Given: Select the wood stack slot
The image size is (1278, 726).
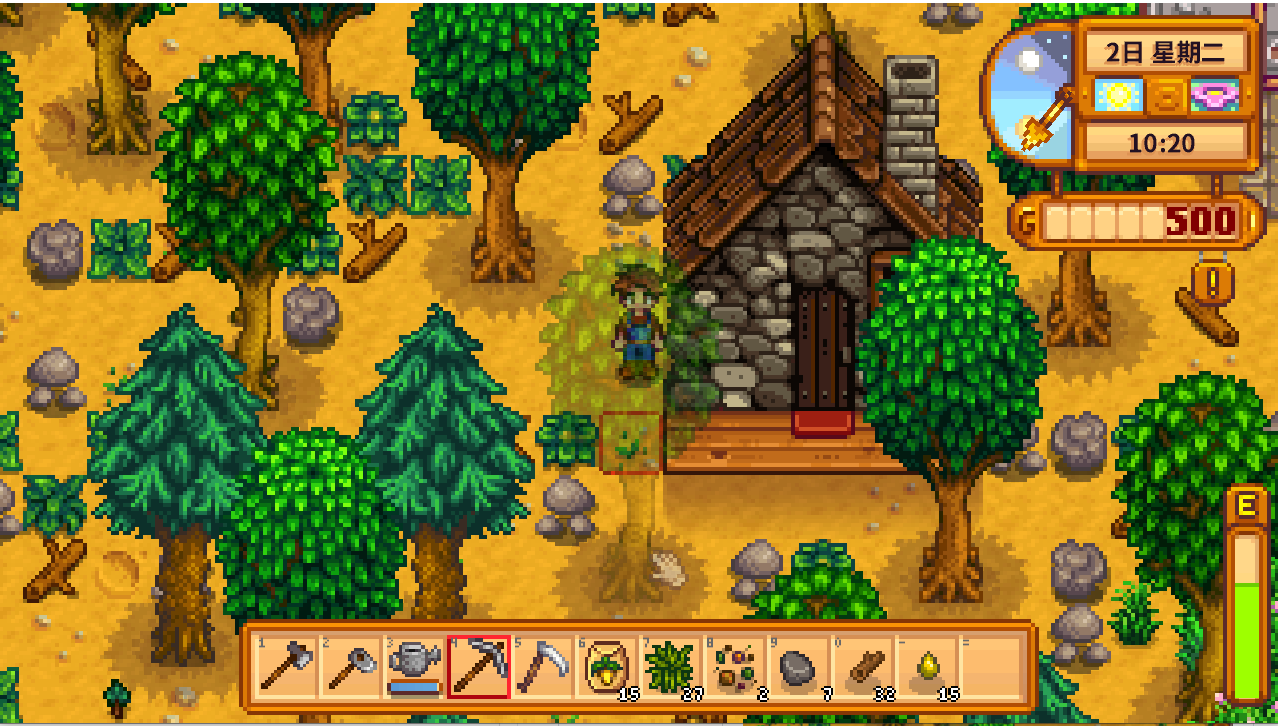Looking at the screenshot, I should tap(862, 667).
